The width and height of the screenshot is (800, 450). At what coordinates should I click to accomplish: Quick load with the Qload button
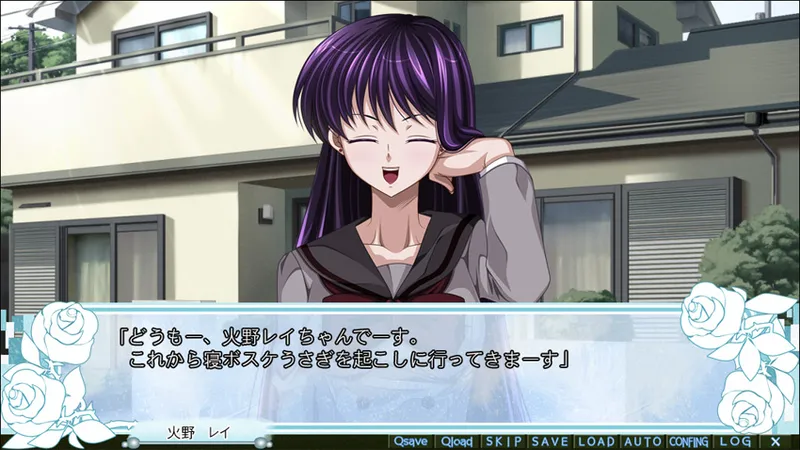coord(456,441)
